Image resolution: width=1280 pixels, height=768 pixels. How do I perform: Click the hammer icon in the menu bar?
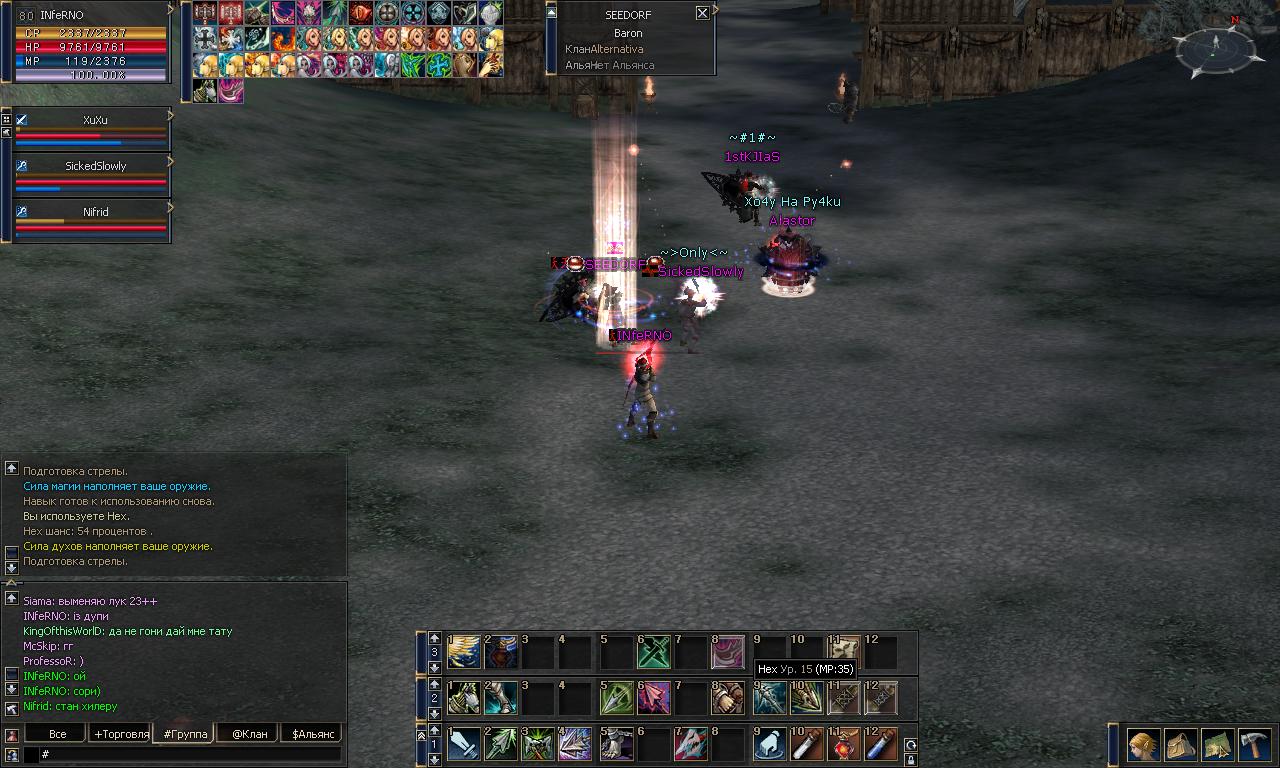coord(1254,745)
